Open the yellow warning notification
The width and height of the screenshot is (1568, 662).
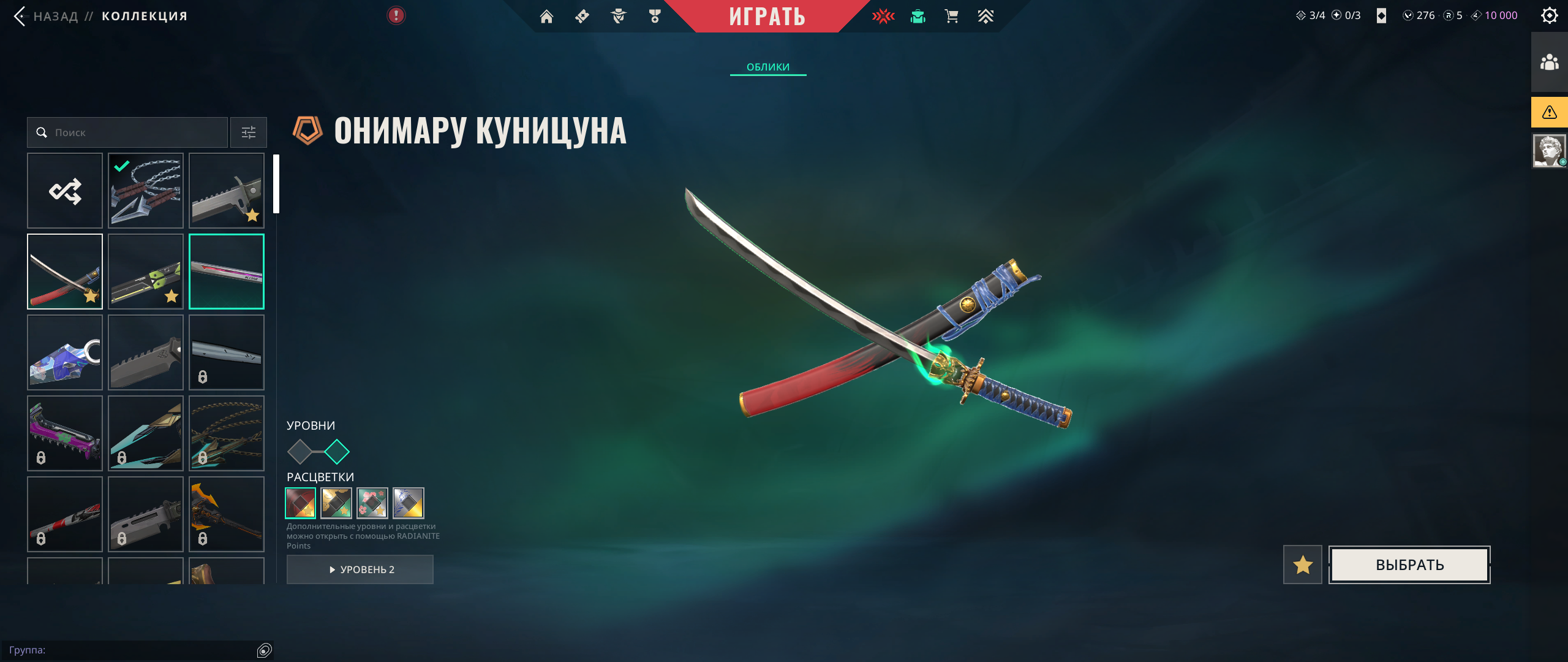pos(1549,112)
